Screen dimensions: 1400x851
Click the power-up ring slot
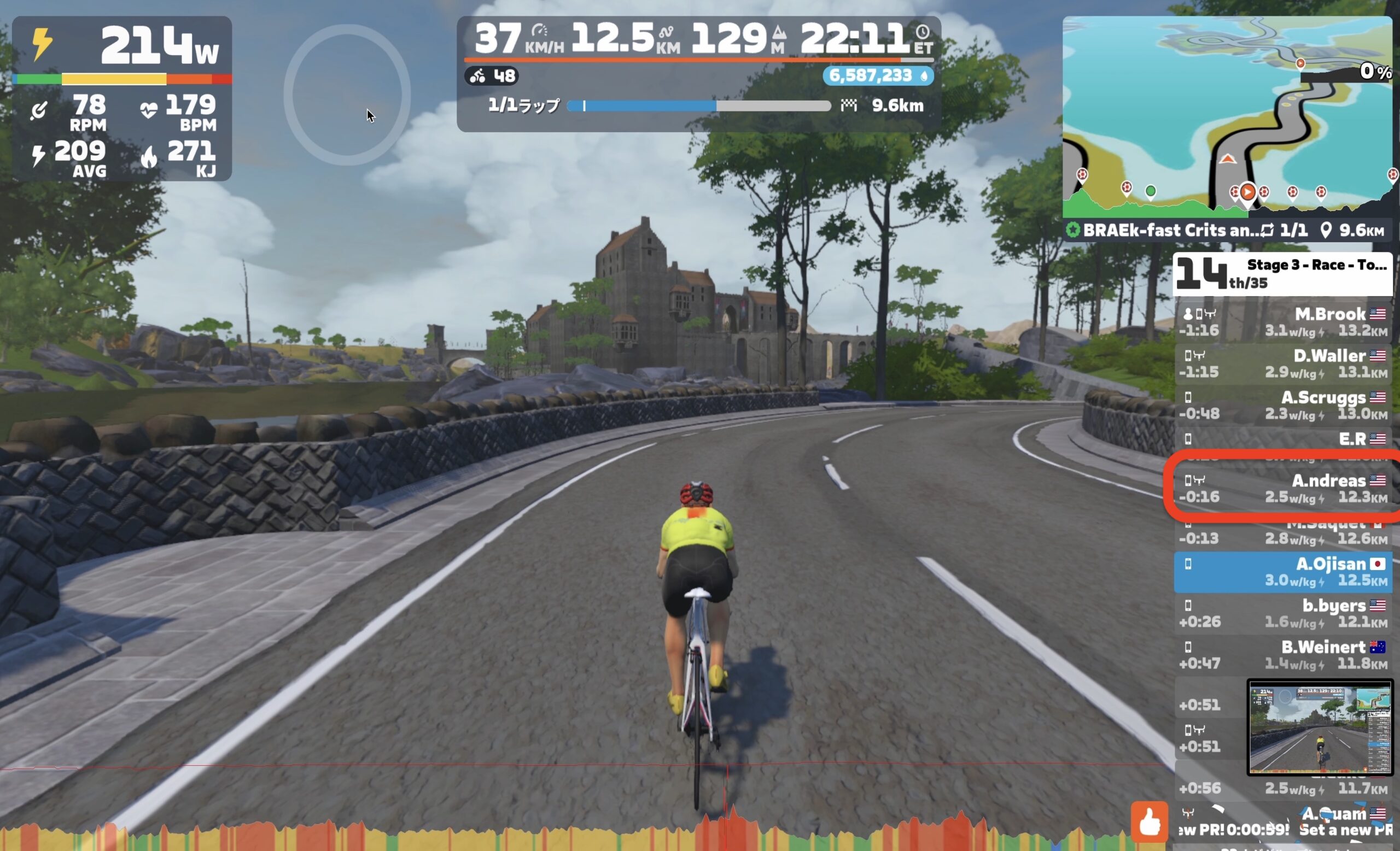(x=347, y=95)
